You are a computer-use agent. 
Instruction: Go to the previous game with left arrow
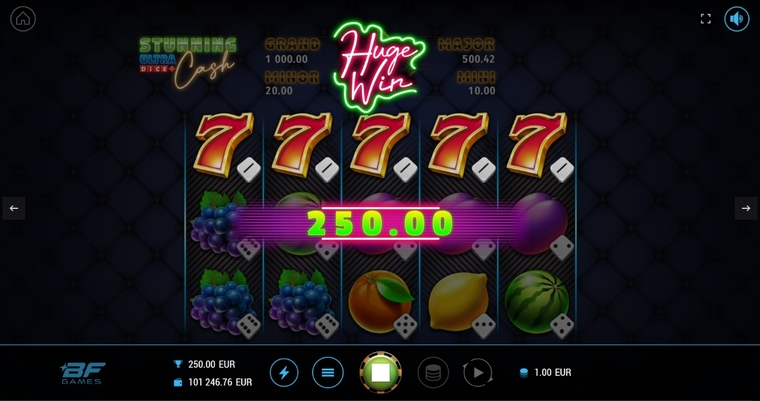click(14, 208)
